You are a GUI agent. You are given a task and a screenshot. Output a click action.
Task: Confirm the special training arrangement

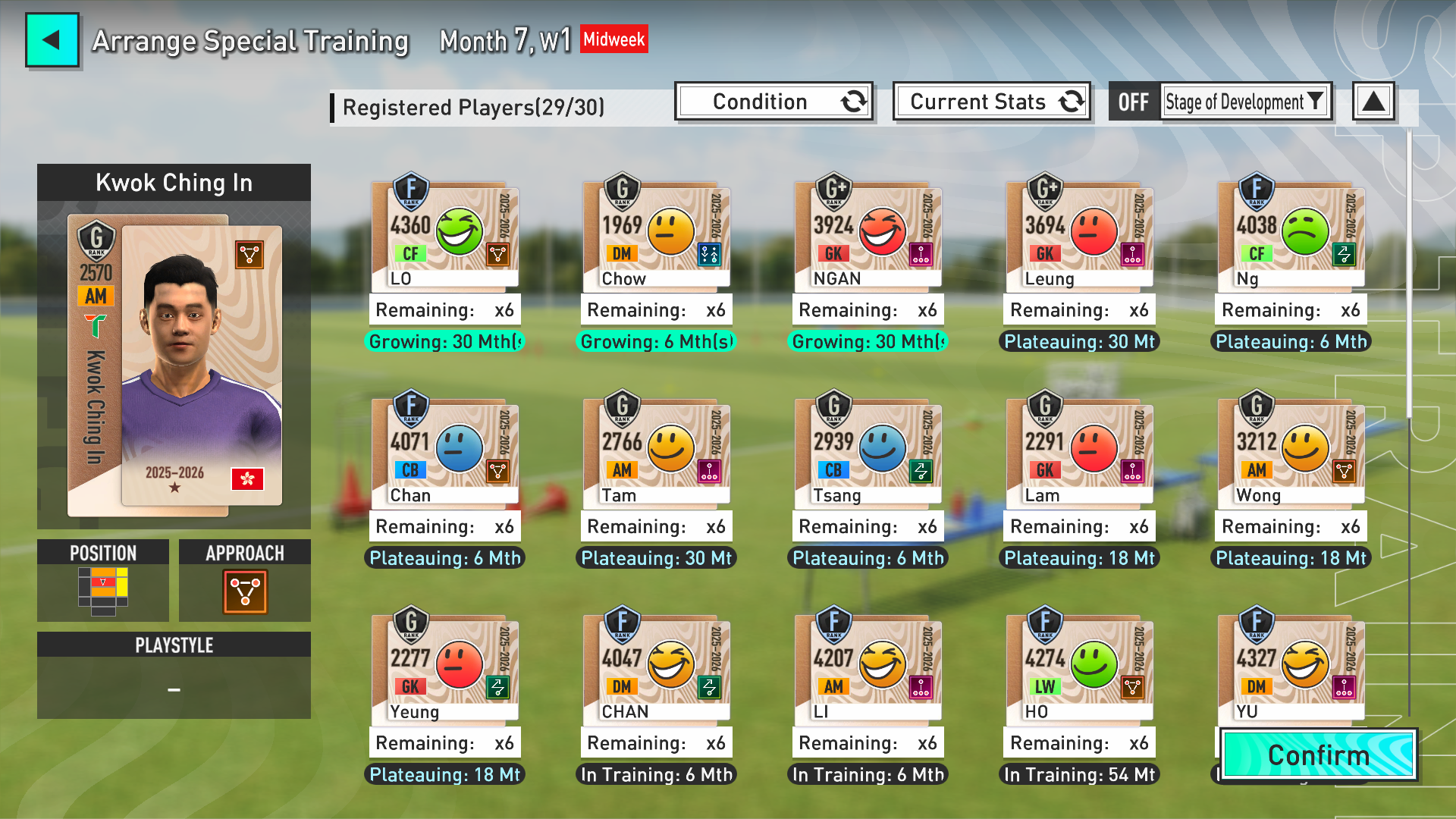click(x=1318, y=755)
